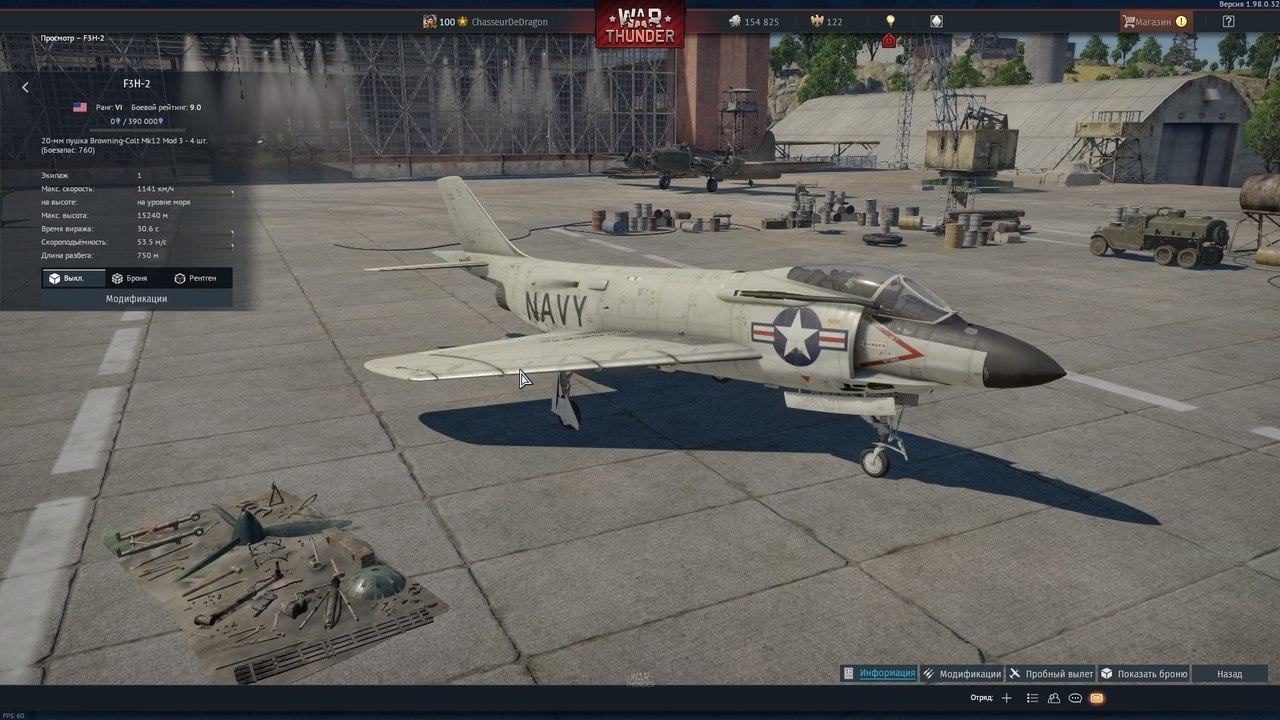
Task: Open the Silver Lions balance 154 825
Action: (x=753, y=22)
